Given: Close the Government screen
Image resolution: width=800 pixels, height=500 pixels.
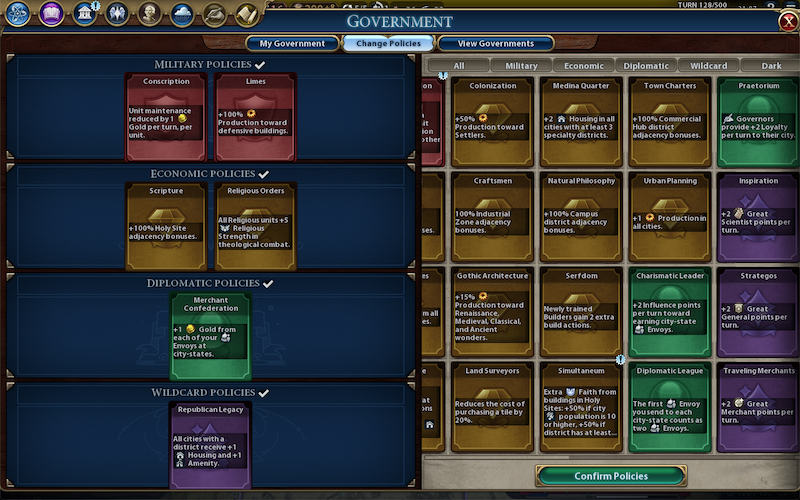Looking at the screenshot, I should tap(787, 22).
